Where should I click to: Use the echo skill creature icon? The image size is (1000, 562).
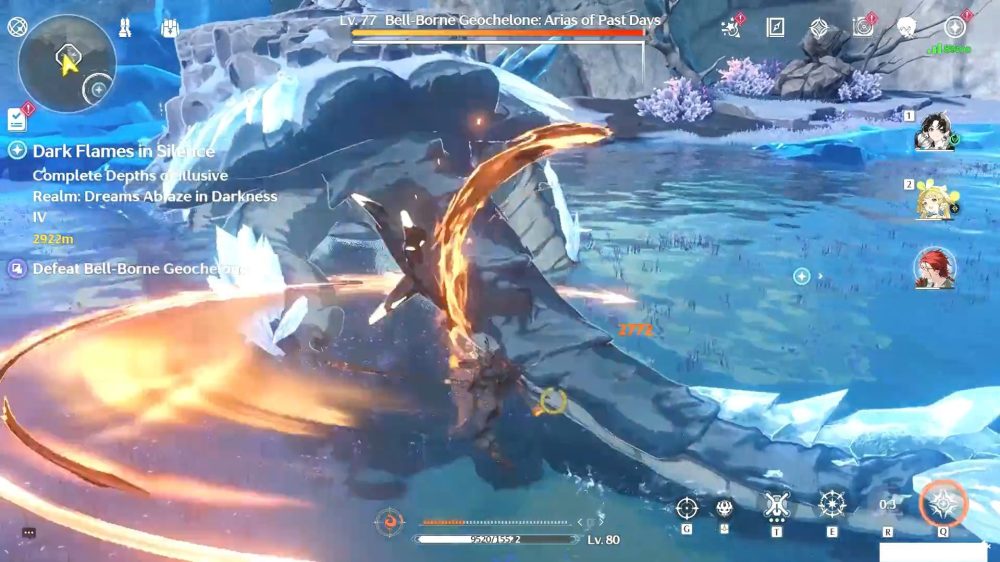point(724,507)
